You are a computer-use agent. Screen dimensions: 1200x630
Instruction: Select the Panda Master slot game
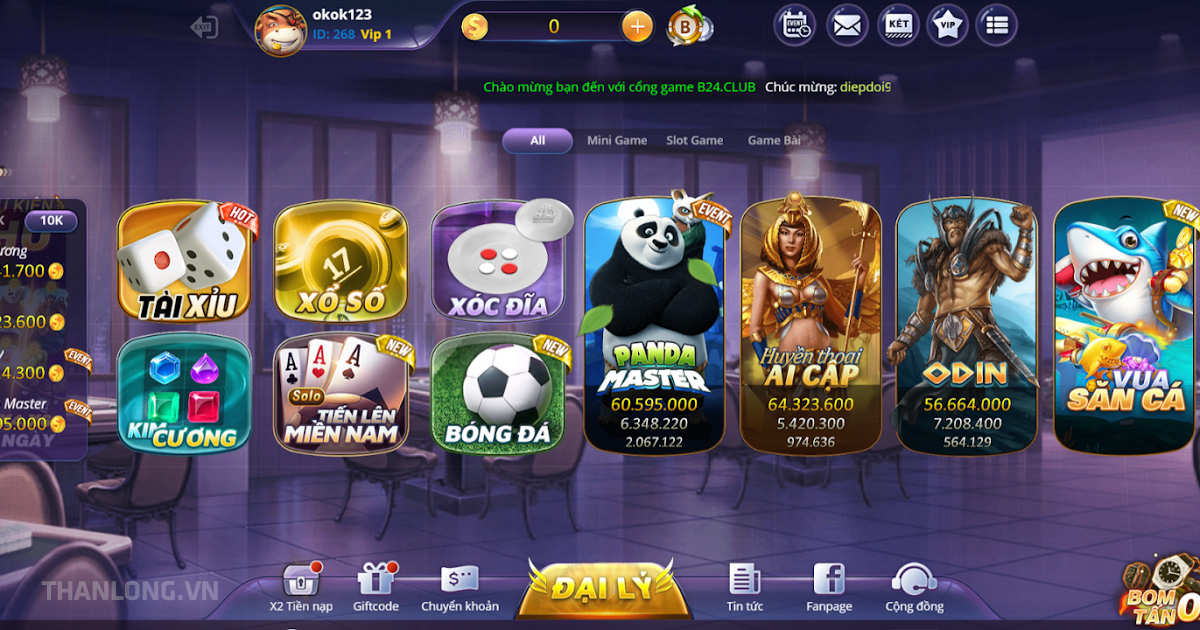click(655, 325)
